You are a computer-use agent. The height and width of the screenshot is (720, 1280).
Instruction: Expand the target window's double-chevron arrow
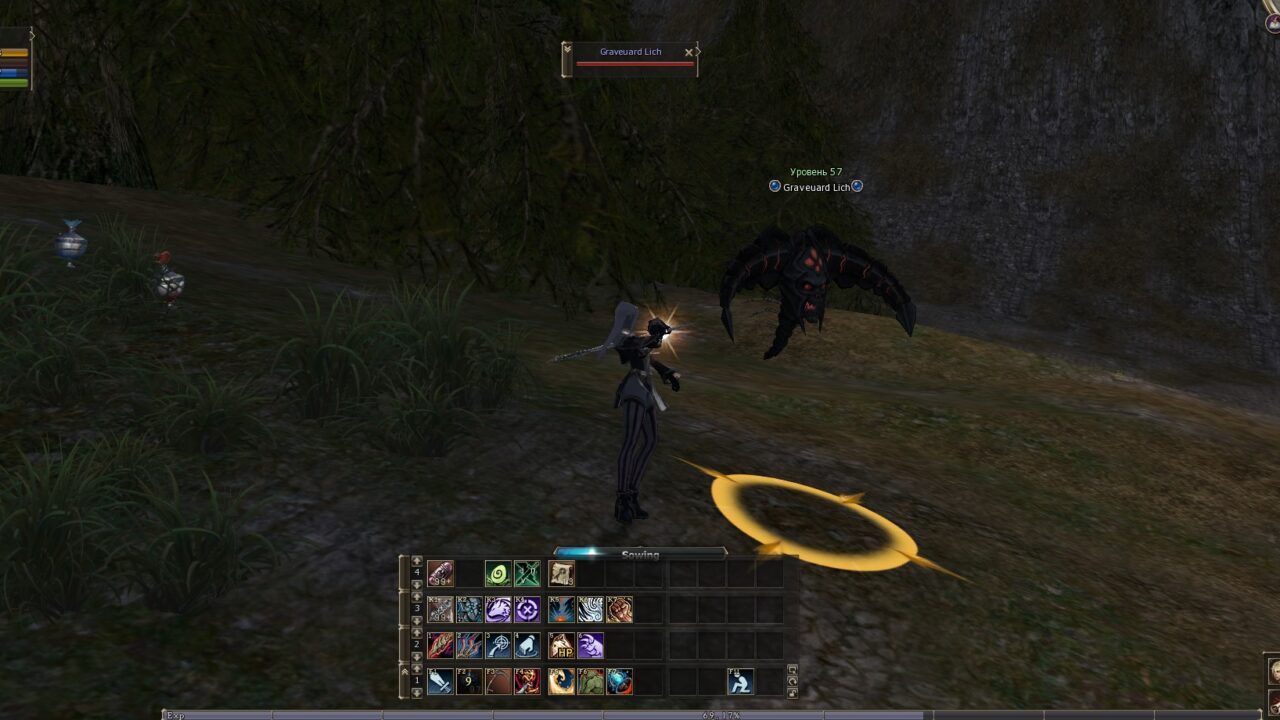click(567, 47)
